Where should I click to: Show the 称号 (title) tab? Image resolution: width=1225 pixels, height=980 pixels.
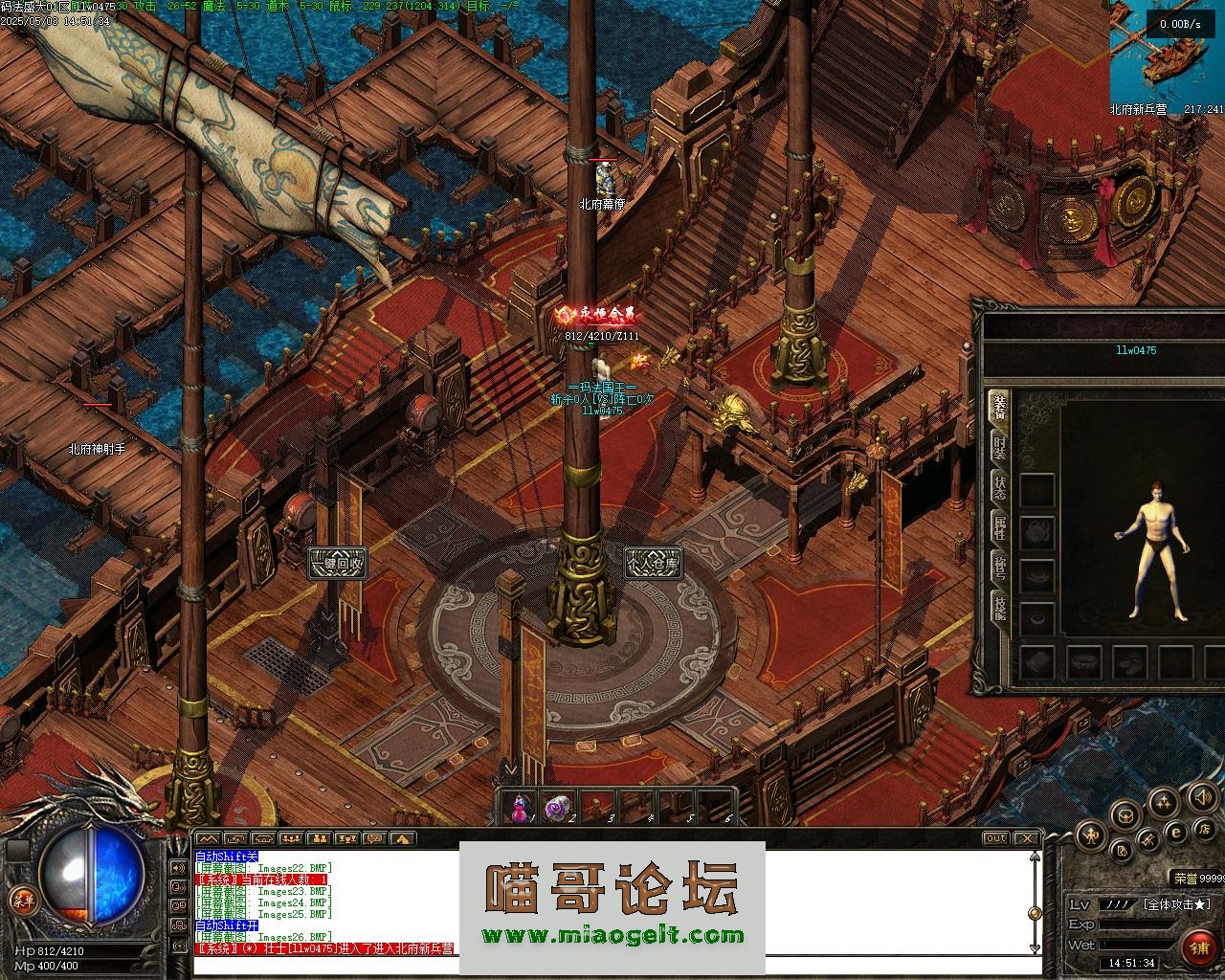[998, 567]
